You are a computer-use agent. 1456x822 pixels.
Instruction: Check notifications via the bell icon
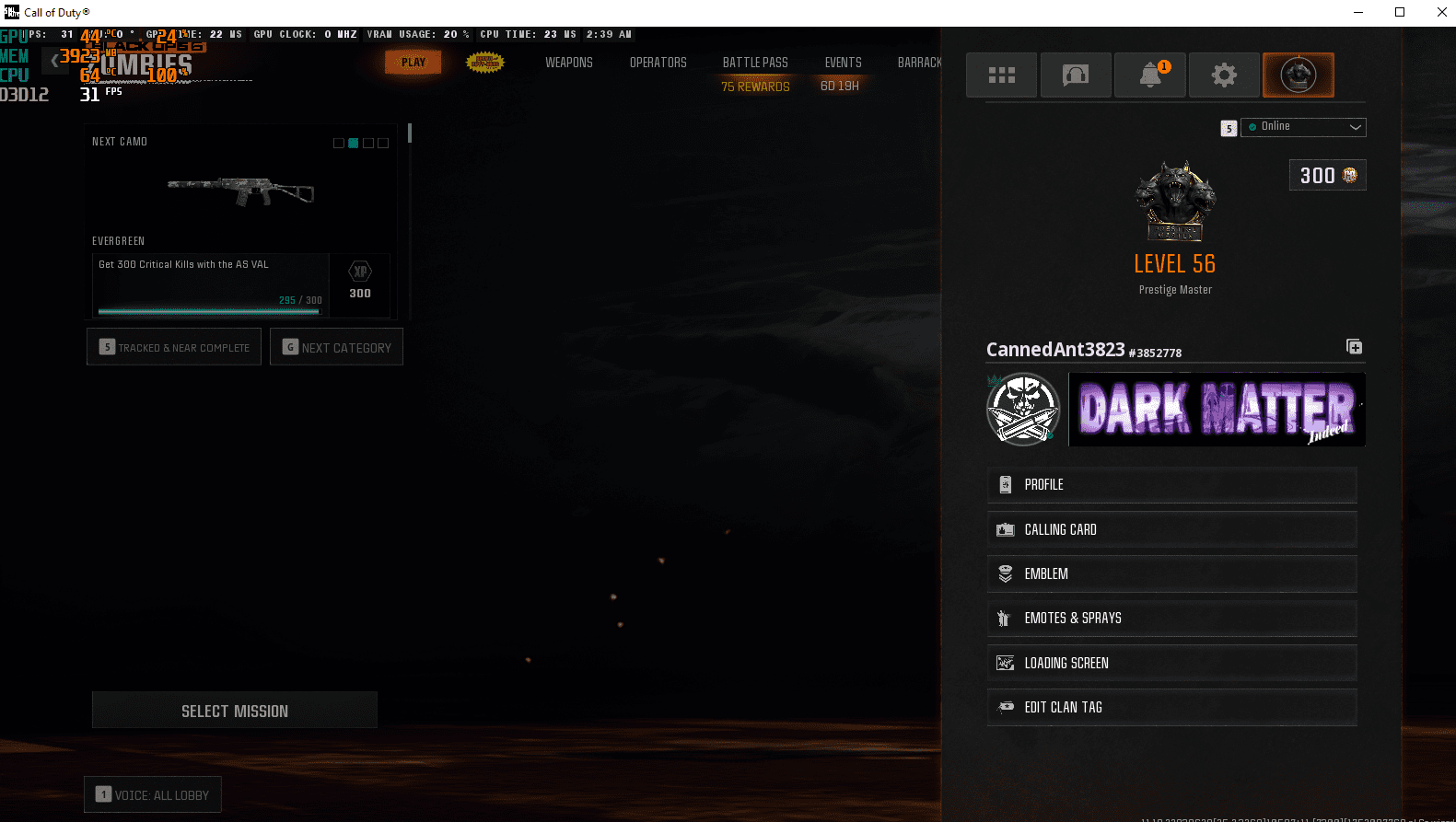pos(1149,75)
